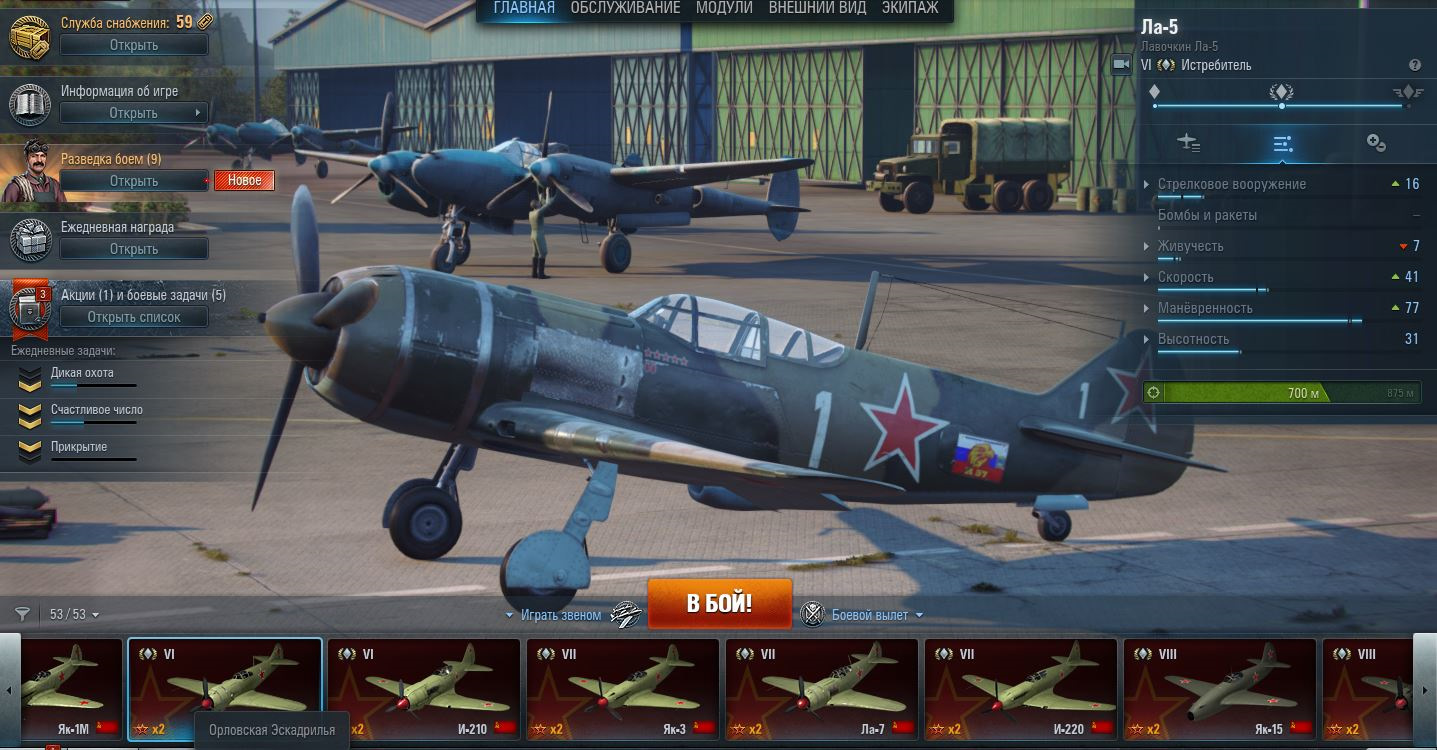Show the ЭКИПАЖ tab
The image size is (1437, 750).
click(910, 8)
